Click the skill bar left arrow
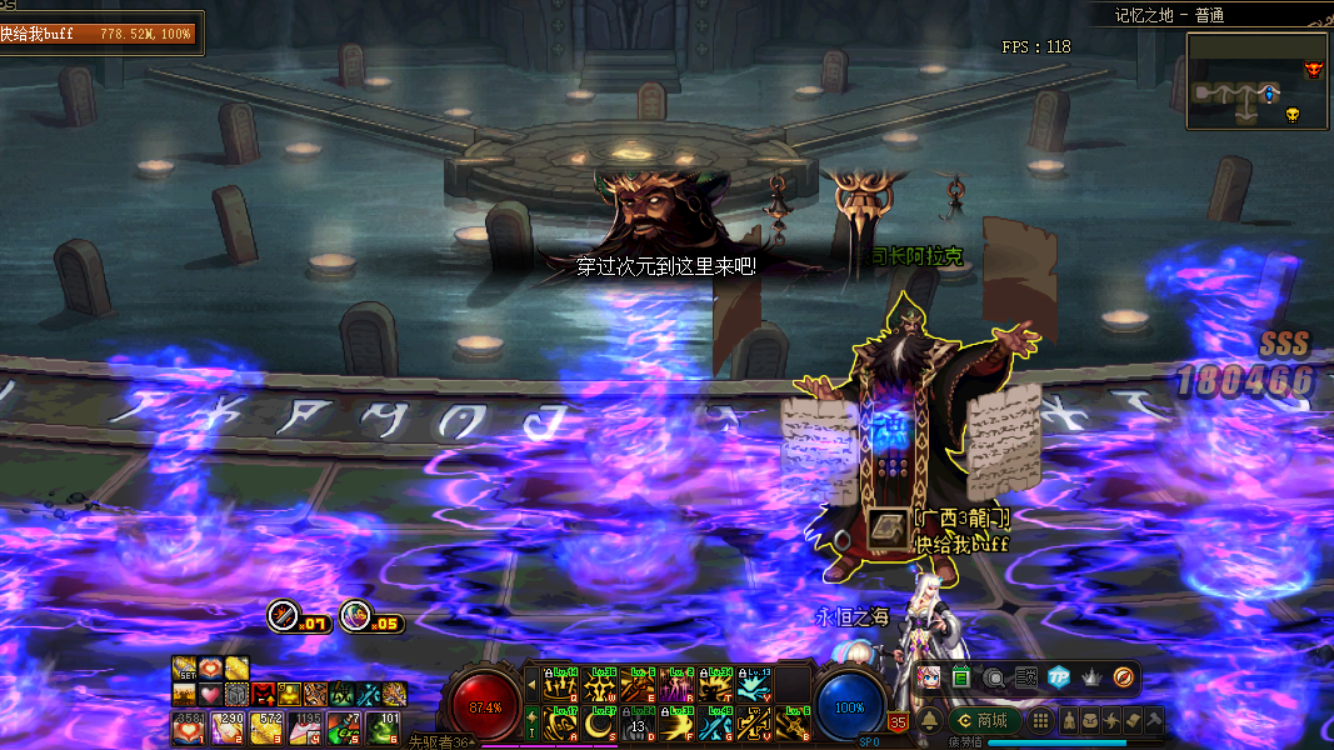 pos(532,686)
